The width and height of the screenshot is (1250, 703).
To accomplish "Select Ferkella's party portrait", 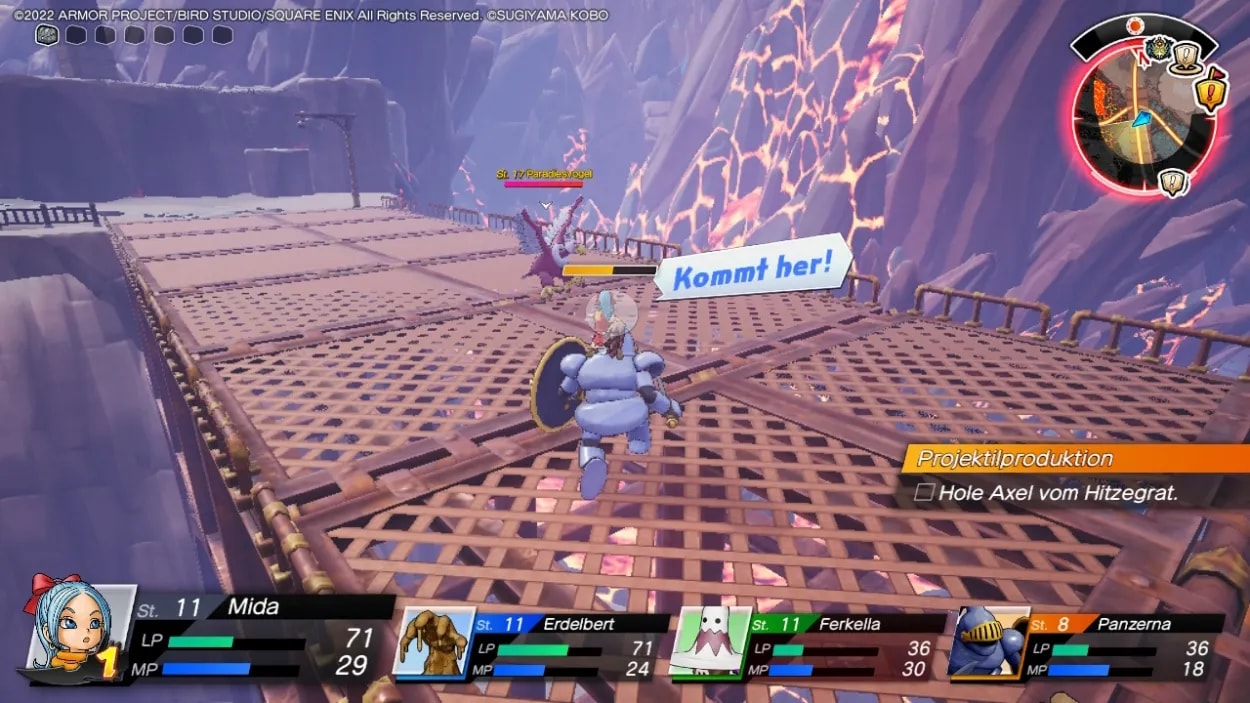I will (710, 642).
